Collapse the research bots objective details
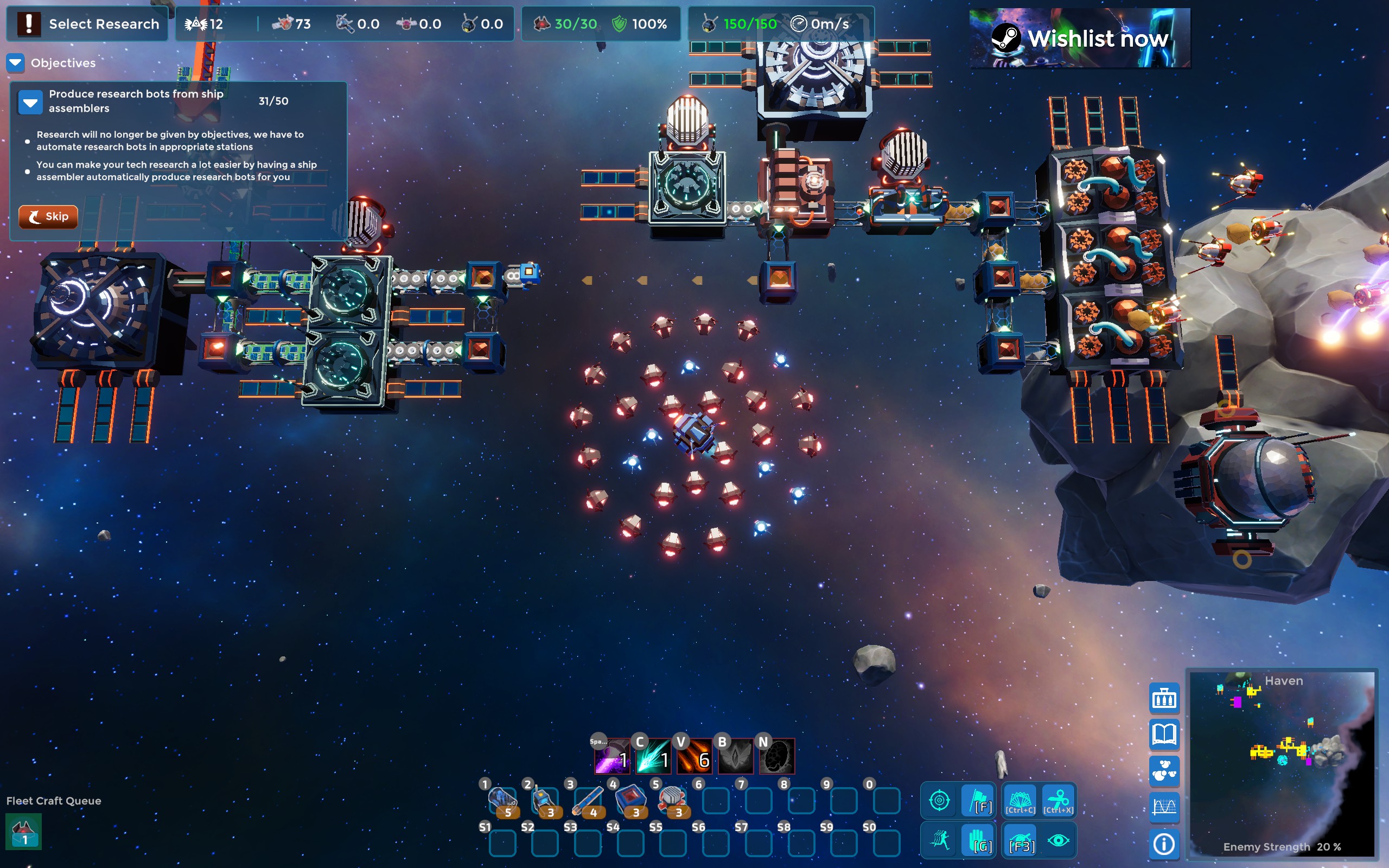The width and height of the screenshot is (1389, 868). [30, 101]
